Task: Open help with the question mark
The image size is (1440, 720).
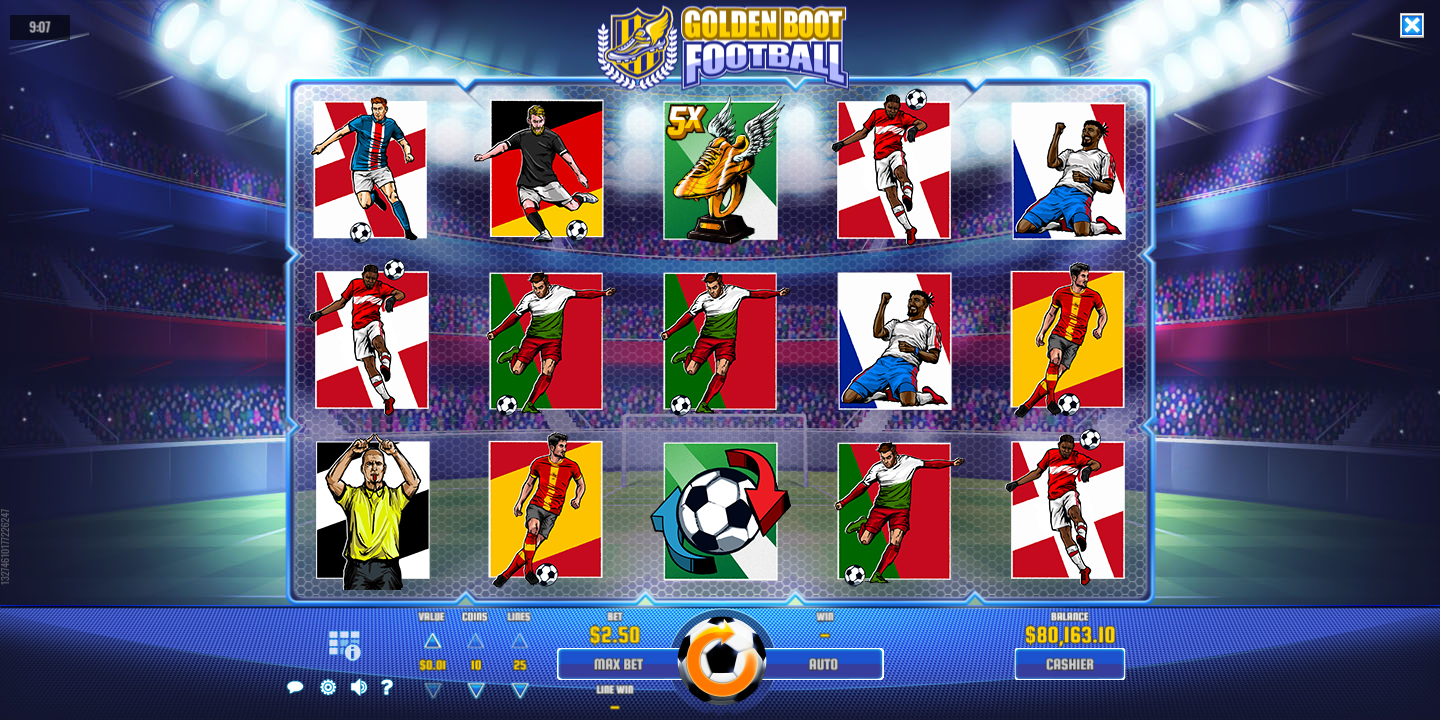Action: pyautogui.click(x=387, y=687)
